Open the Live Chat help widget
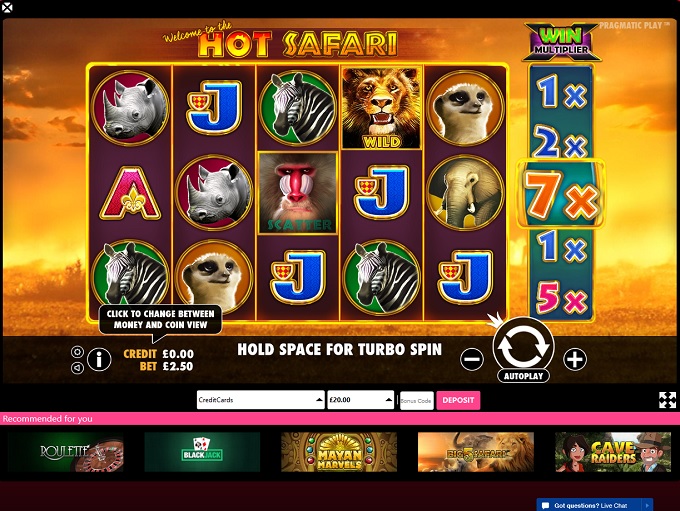This screenshot has height=511, width=680. click(x=595, y=505)
